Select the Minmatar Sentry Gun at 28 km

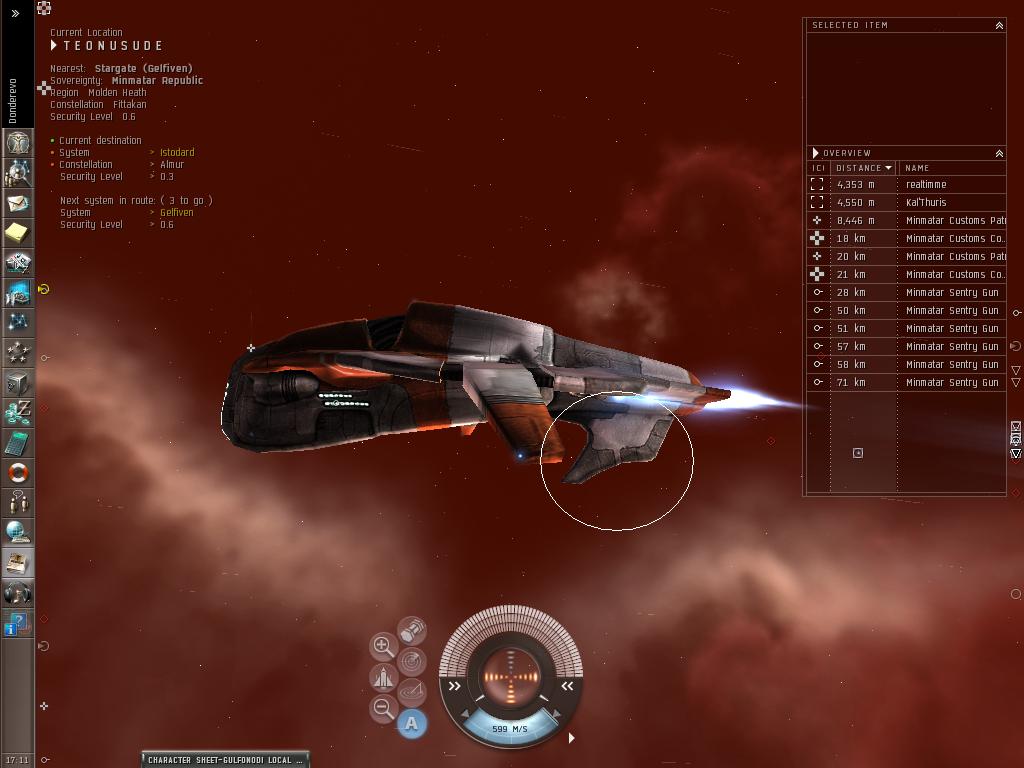click(951, 293)
